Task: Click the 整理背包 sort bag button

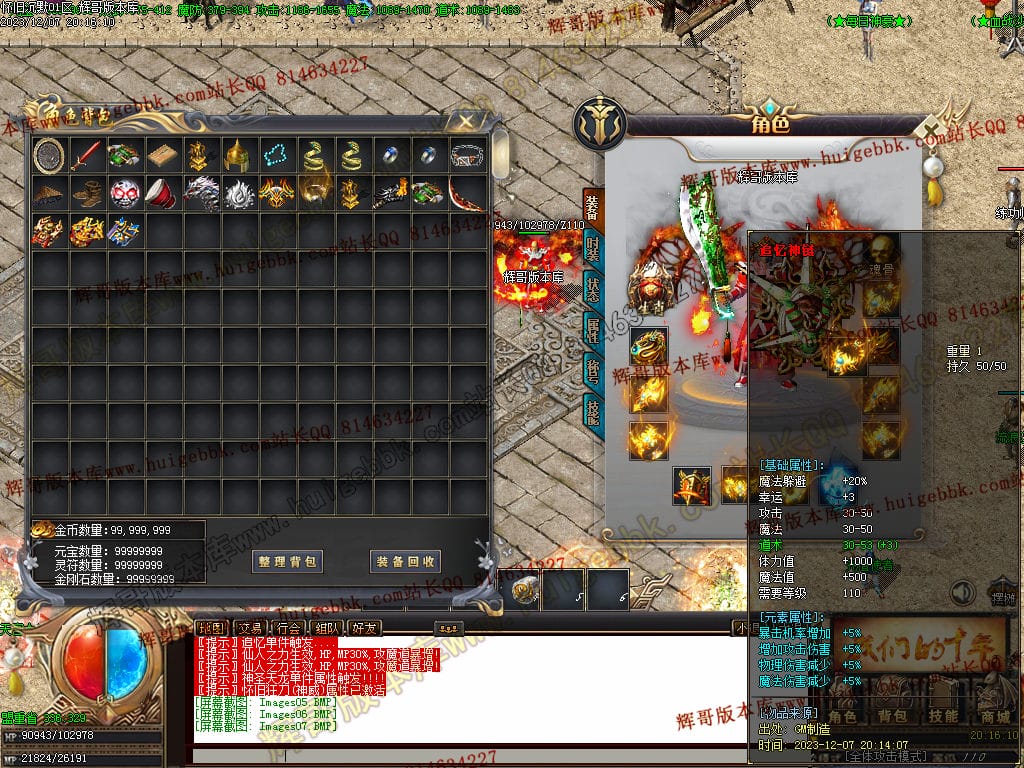Action: [287, 561]
